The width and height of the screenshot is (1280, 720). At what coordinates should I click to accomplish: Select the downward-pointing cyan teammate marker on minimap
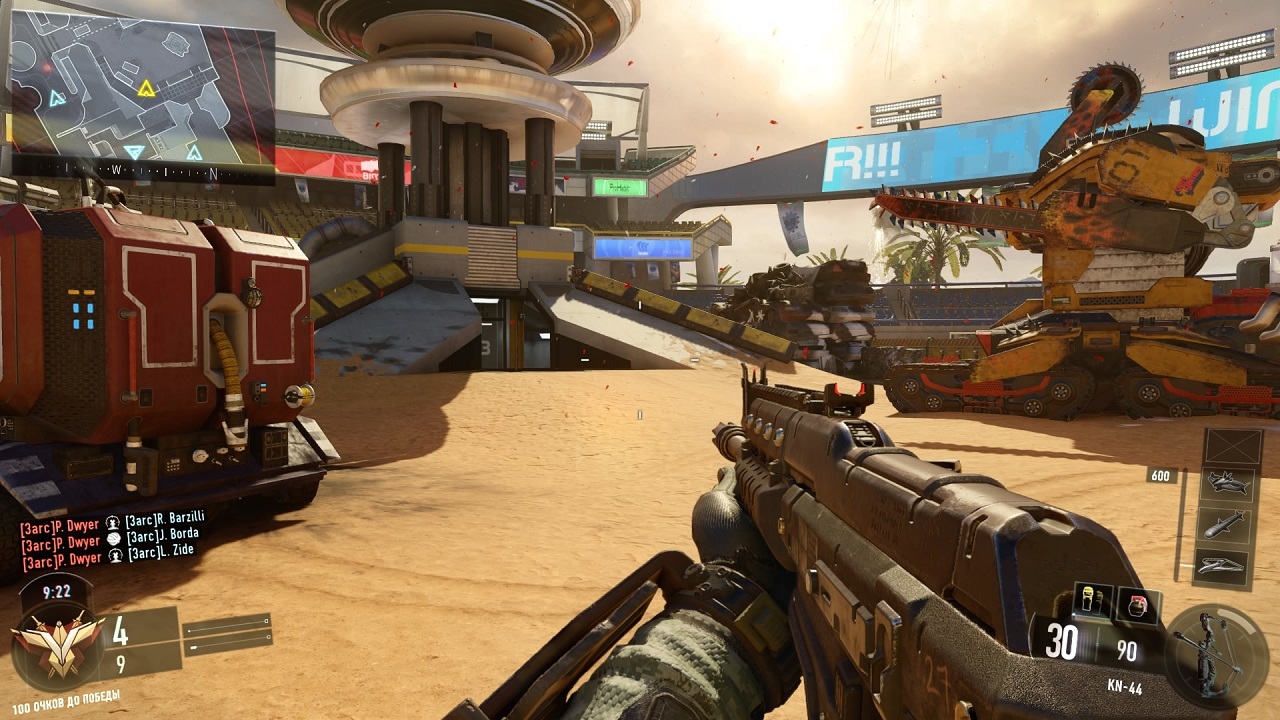[133, 152]
